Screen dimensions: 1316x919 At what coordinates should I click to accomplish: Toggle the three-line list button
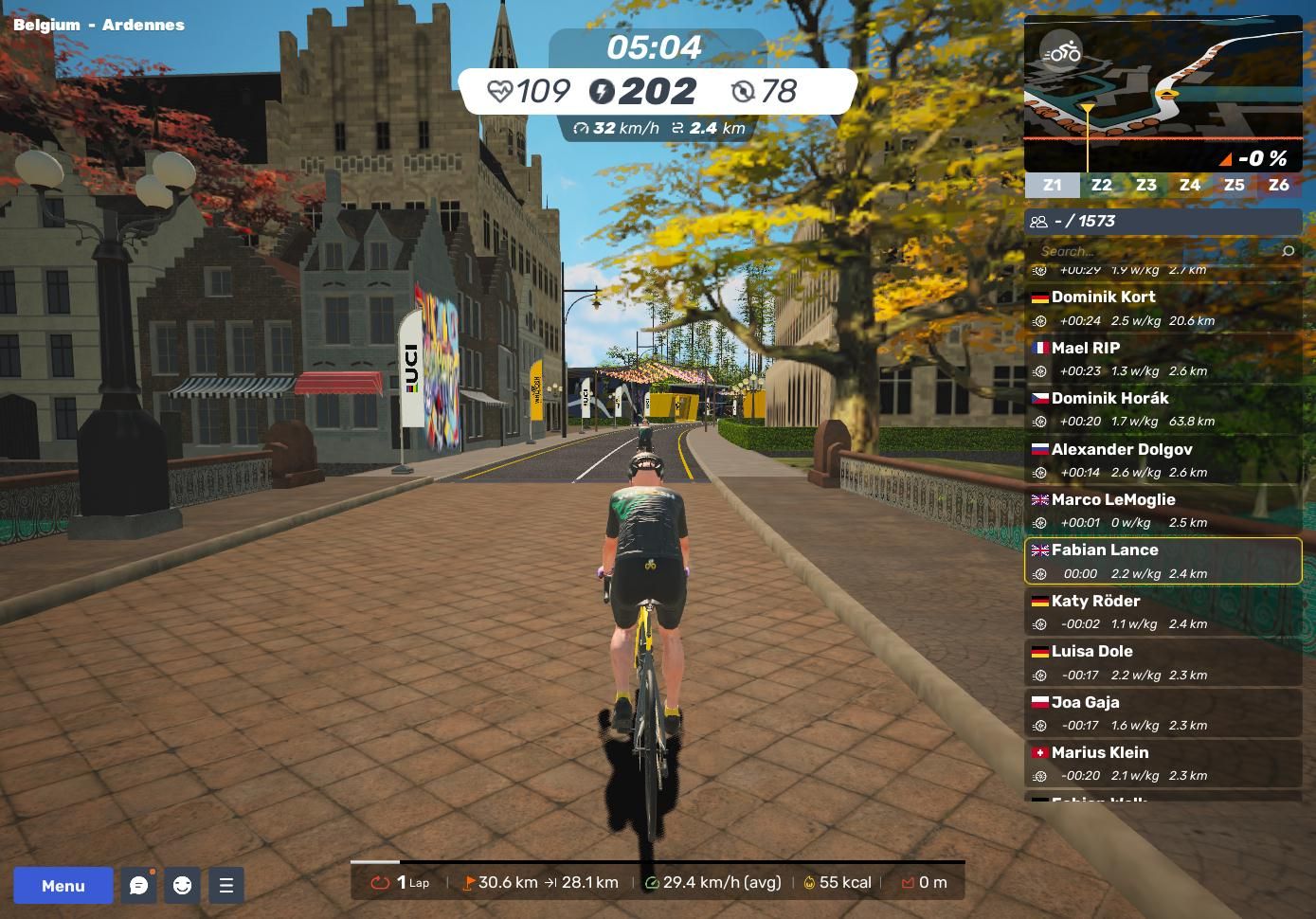coord(225,886)
